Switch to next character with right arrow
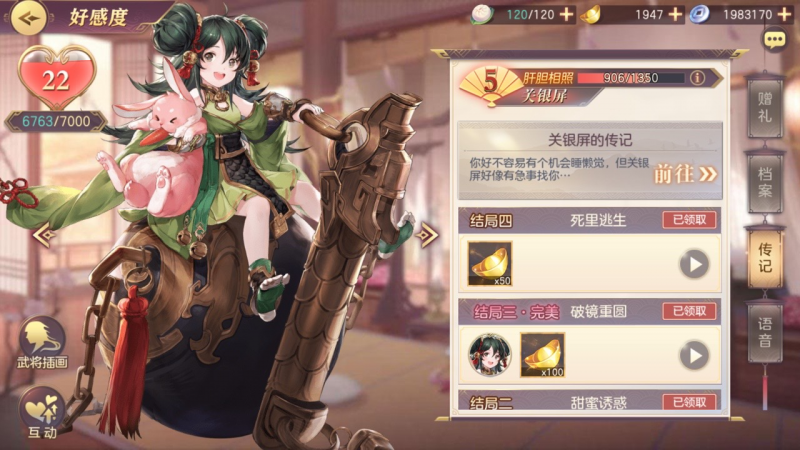This screenshot has width=800, height=450. [427, 235]
